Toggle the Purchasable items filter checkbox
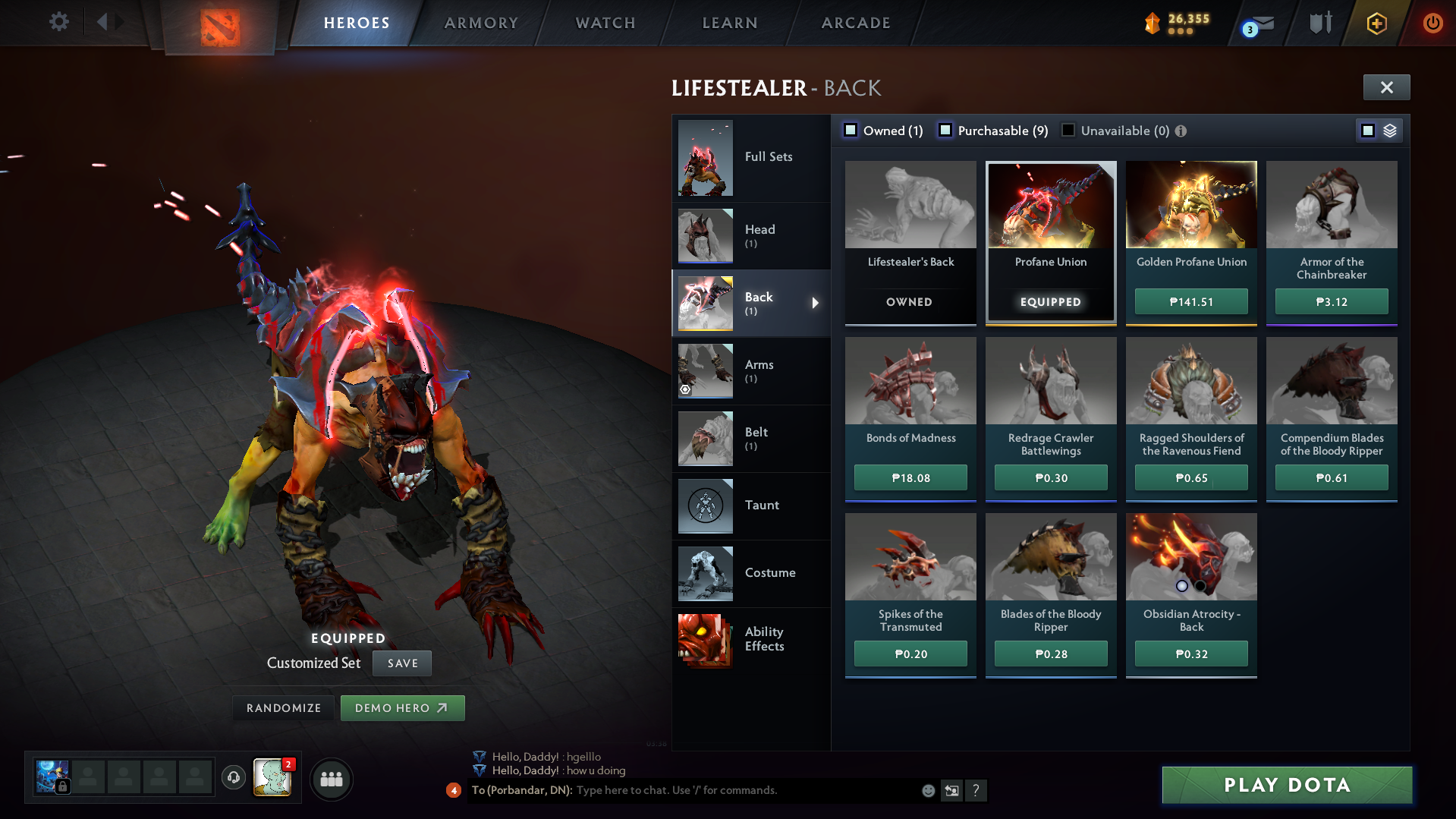Viewport: 1456px width, 819px height. click(945, 130)
